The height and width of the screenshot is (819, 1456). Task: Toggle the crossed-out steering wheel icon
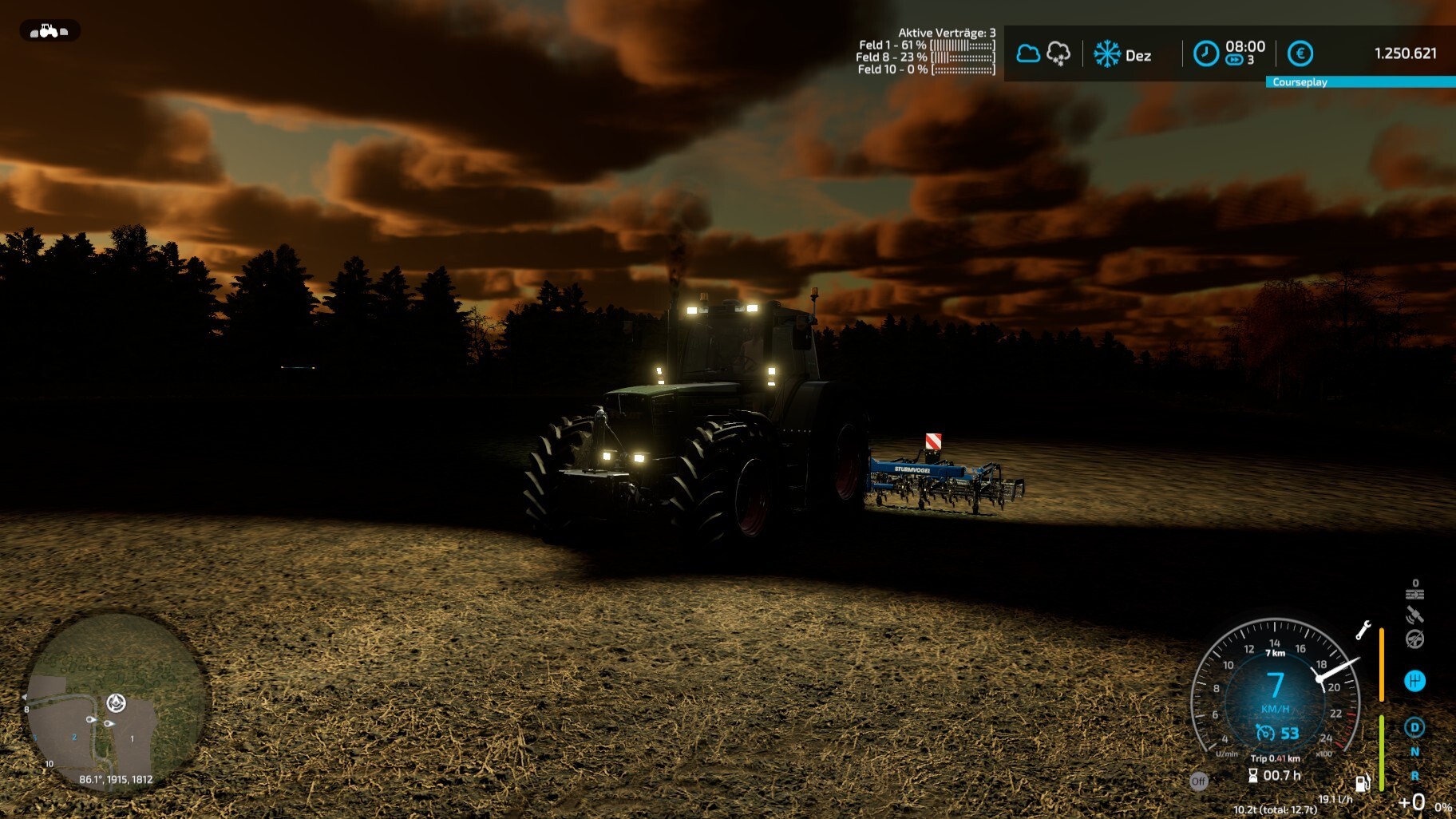[x=1414, y=639]
